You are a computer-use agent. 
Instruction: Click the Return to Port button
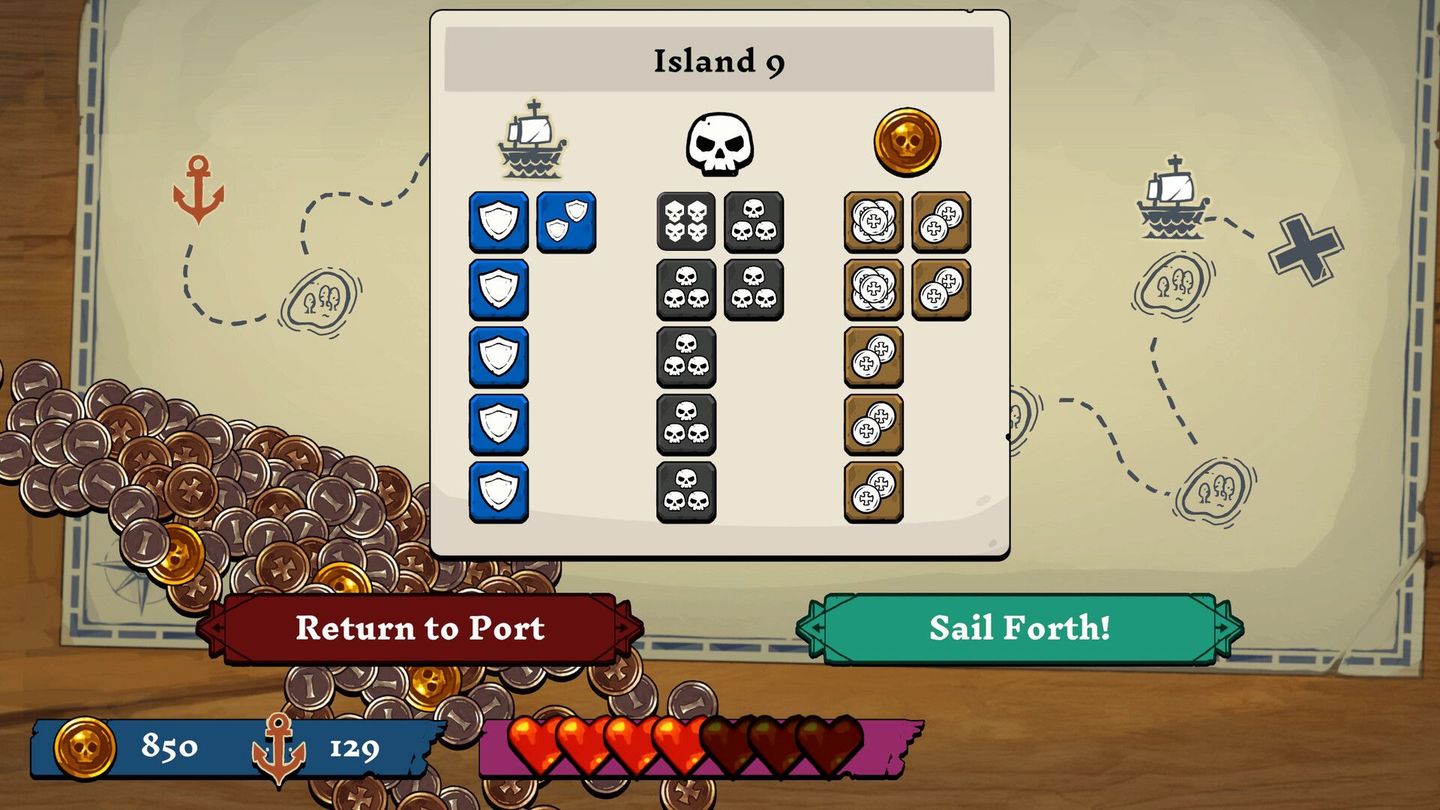click(x=418, y=629)
